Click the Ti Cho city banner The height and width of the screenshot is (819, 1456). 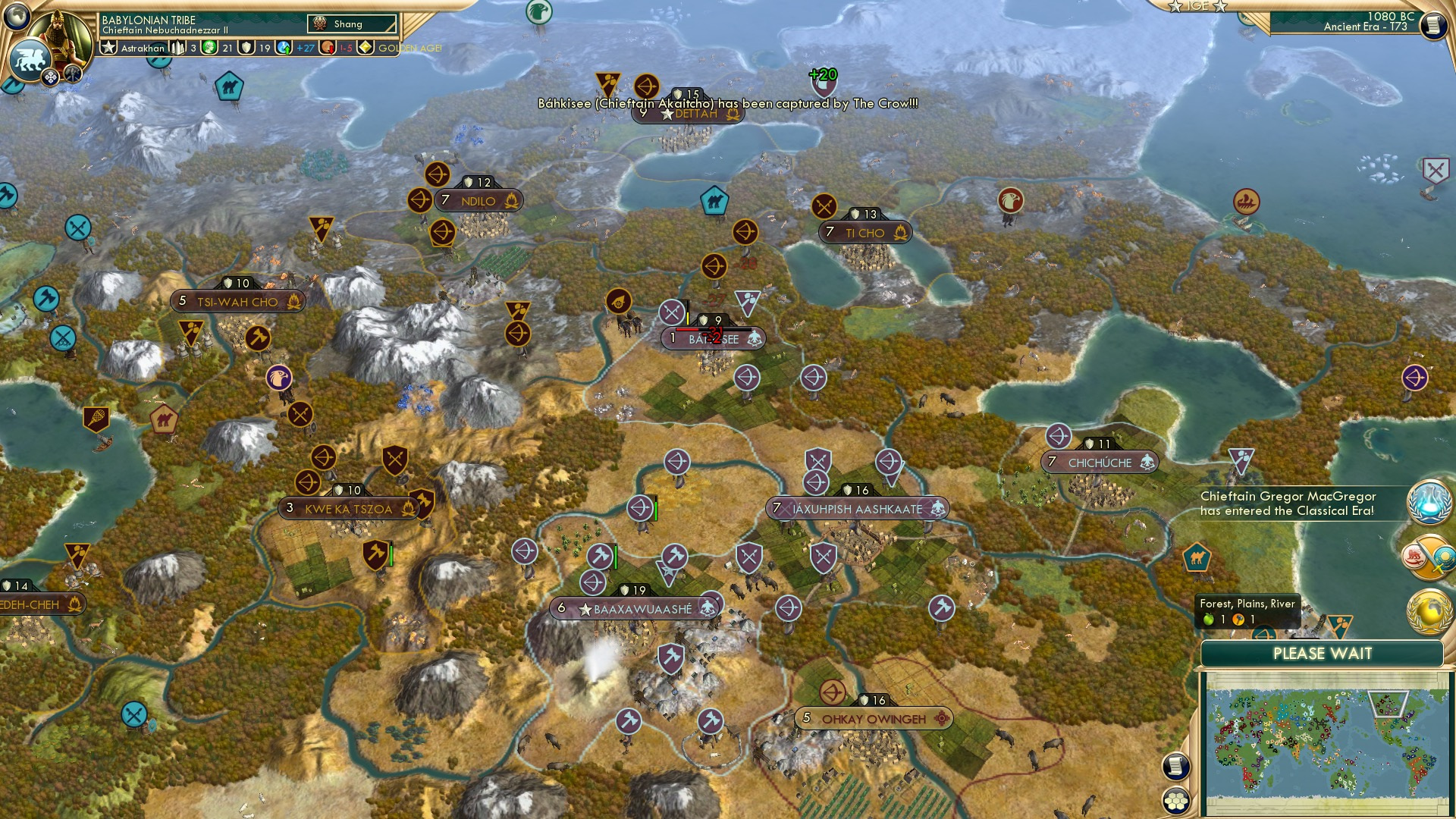(864, 233)
